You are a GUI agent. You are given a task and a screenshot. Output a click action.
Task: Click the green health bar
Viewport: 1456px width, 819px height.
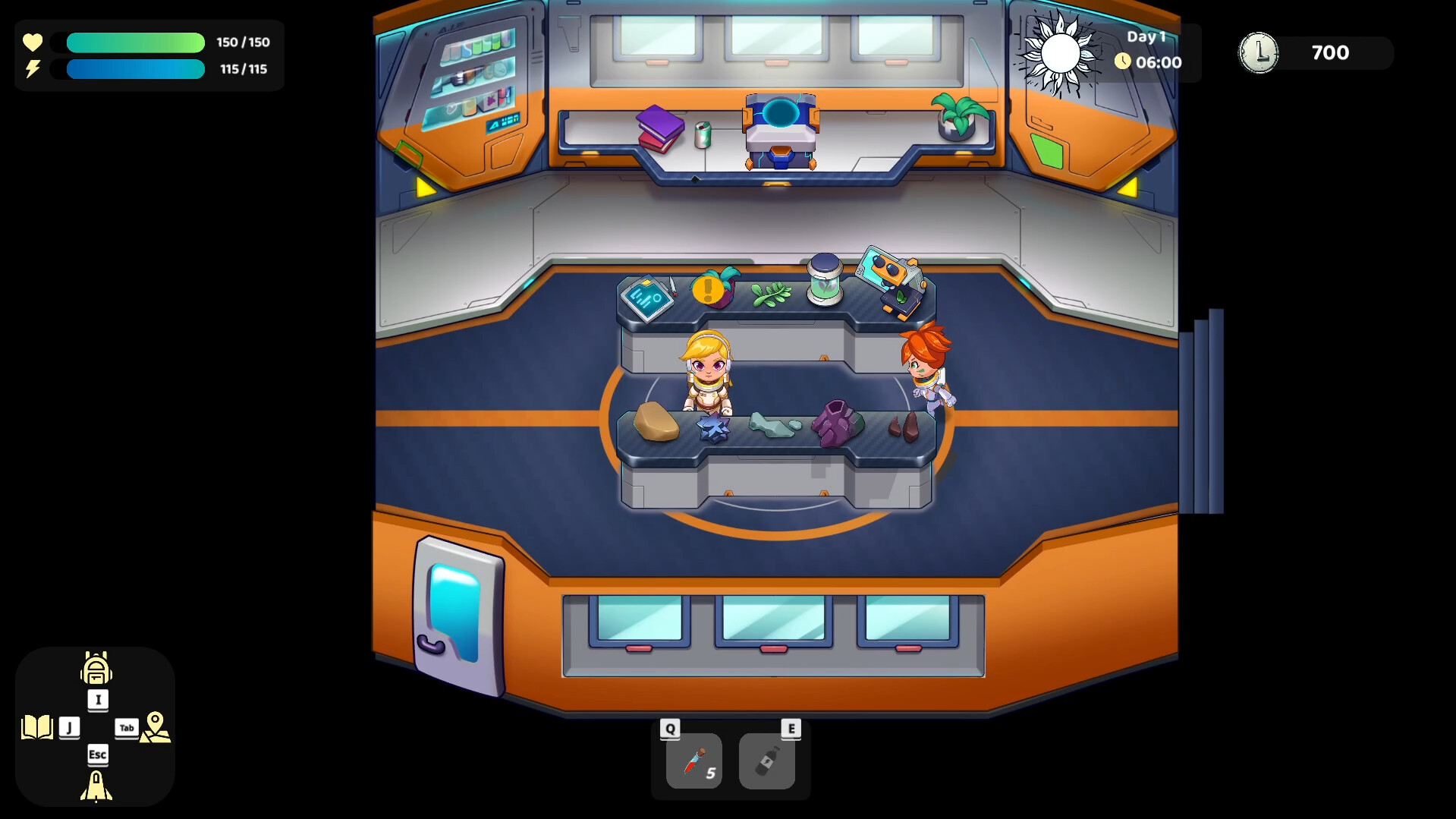click(x=135, y=43)
